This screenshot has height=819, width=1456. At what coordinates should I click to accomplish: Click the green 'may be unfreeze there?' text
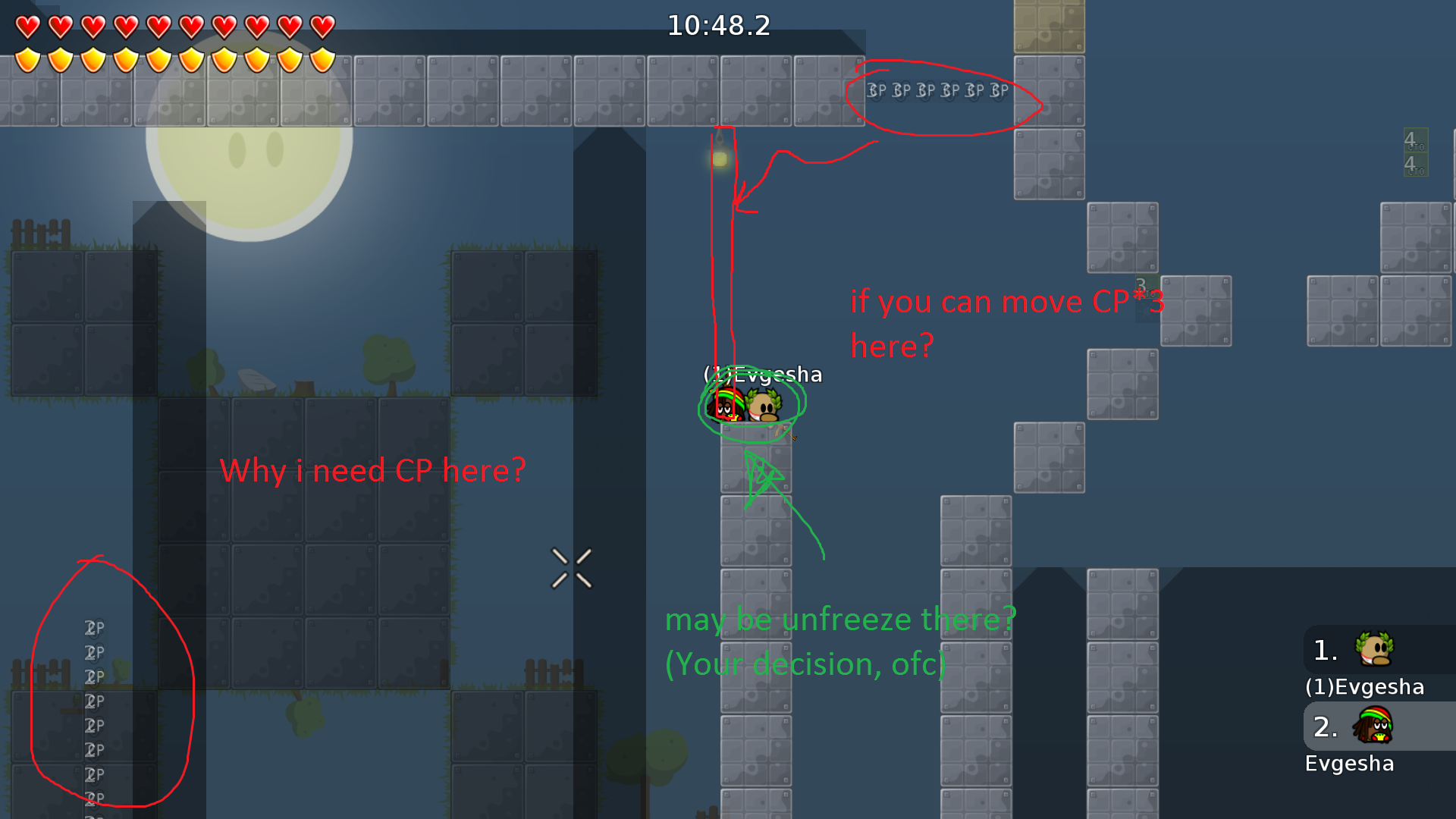click(x=838, y=619)
